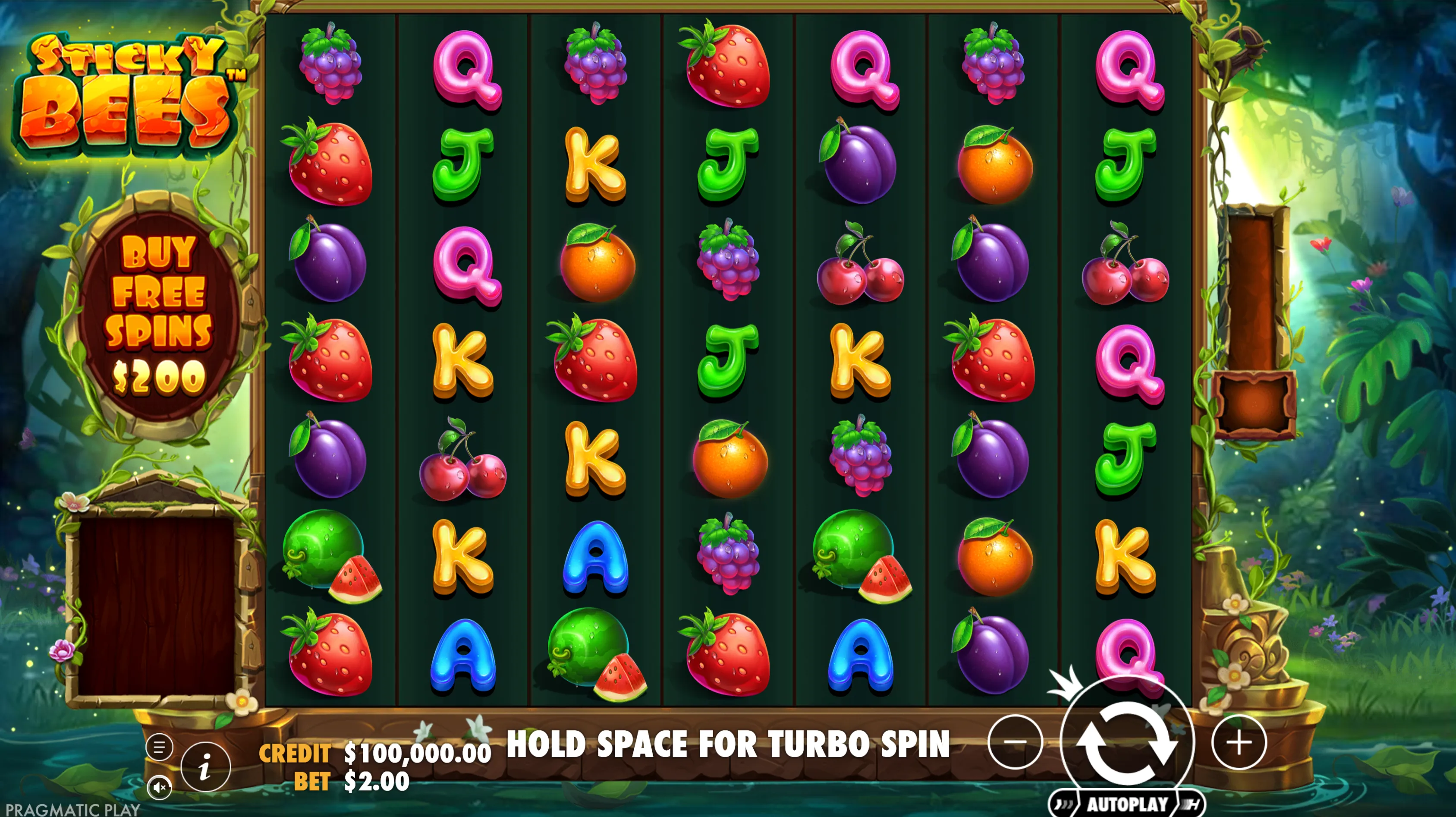Open the game information paytable

[206, 767]
